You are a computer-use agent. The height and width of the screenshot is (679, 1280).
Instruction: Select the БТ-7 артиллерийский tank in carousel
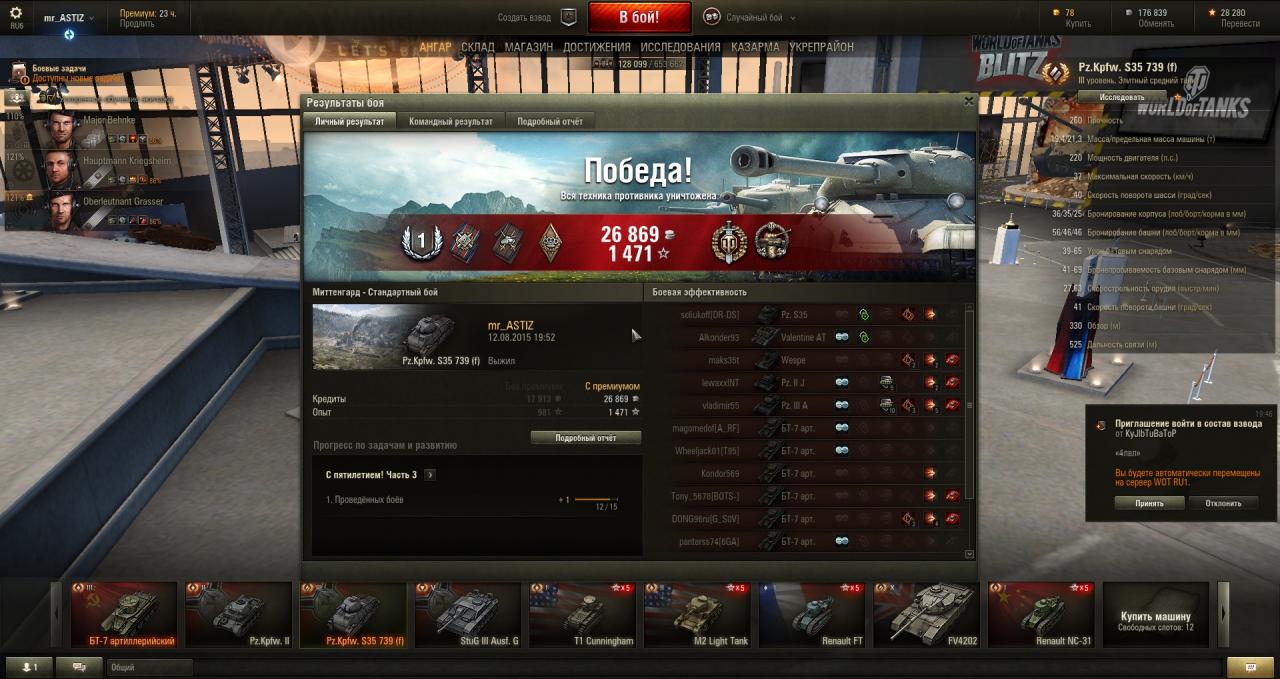coord(124,615)
